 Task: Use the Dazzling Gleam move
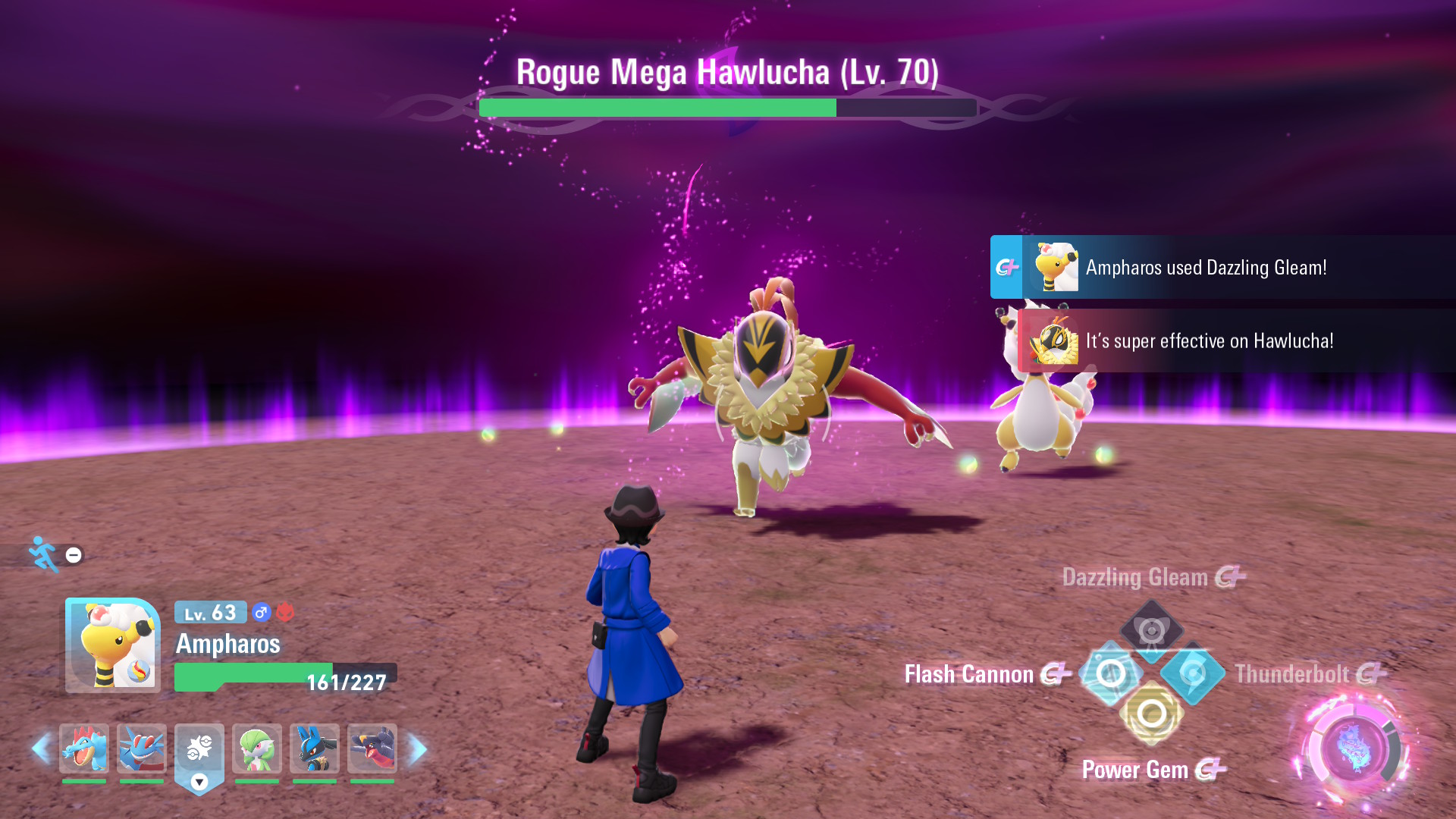click(1151, 629)
